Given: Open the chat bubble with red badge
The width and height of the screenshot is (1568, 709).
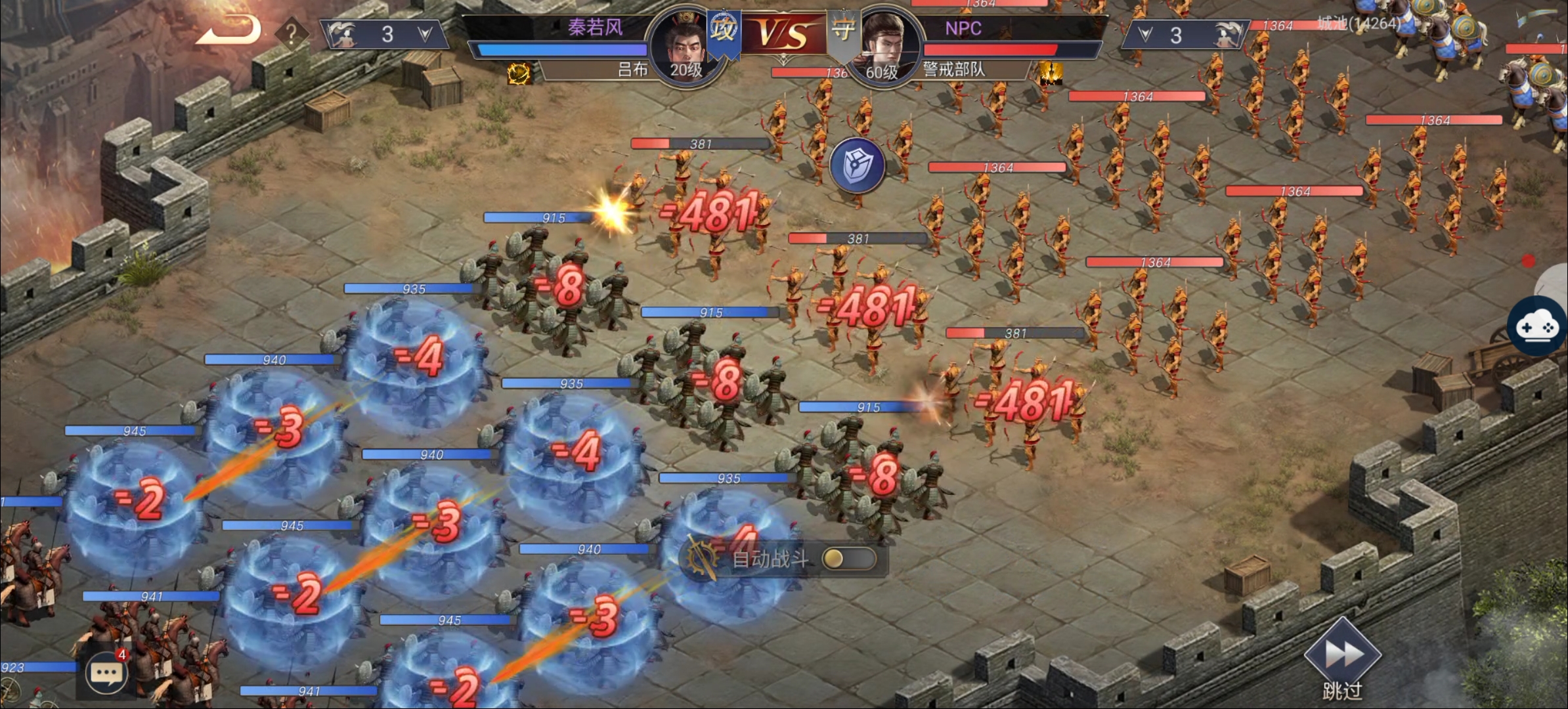Looking at the screenshot, I should click(x=106, y=674).
